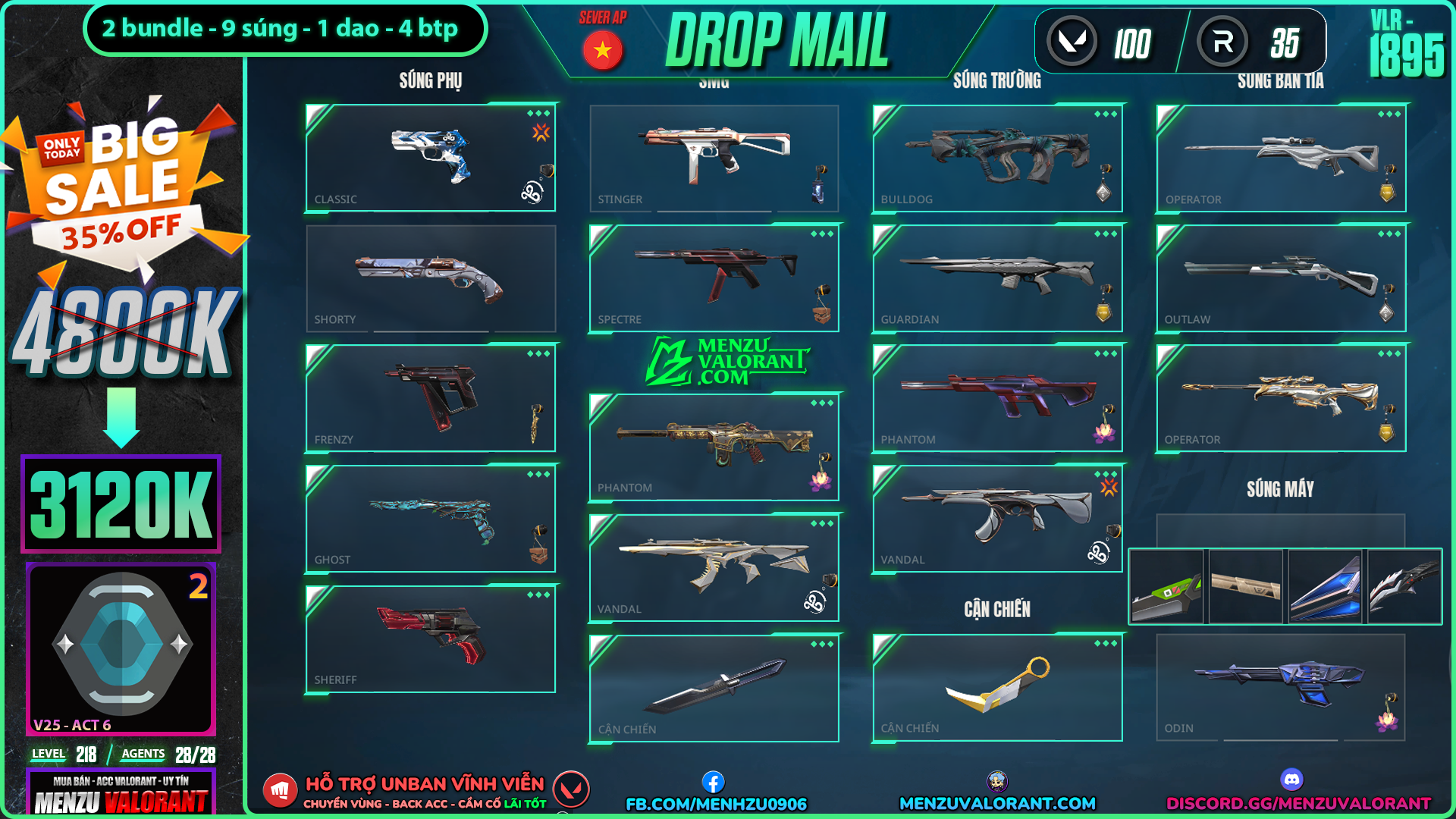Screen dimensions: 1456x819
Task: Open the Bulldog rifle tile
Action: point(997,158)
